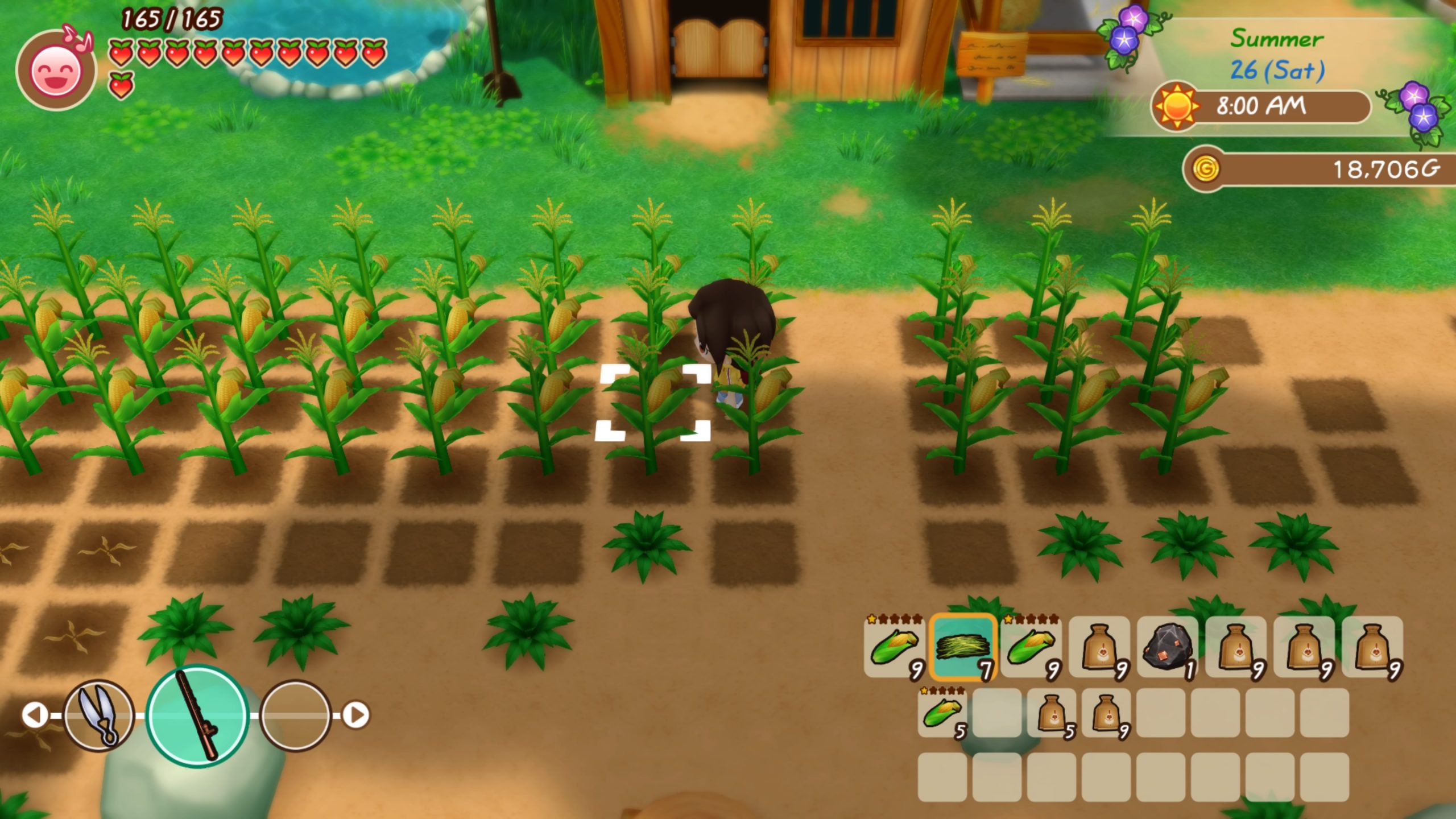Choose the empty tool wheel slot

pyautogui.click(x=295, y=715)
